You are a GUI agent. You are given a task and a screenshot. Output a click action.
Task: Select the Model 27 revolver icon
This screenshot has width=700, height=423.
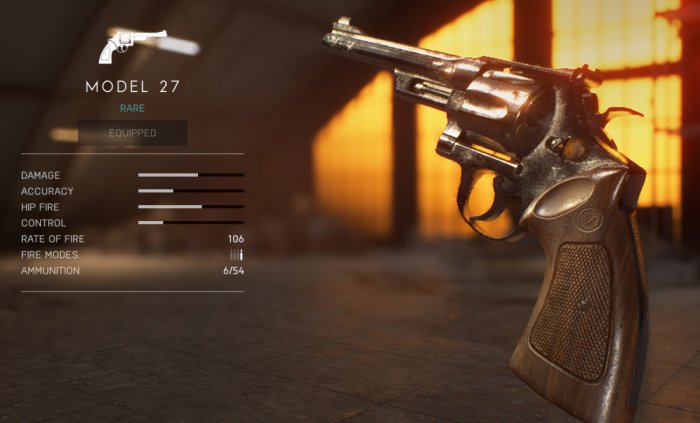[x=132, y=46]
